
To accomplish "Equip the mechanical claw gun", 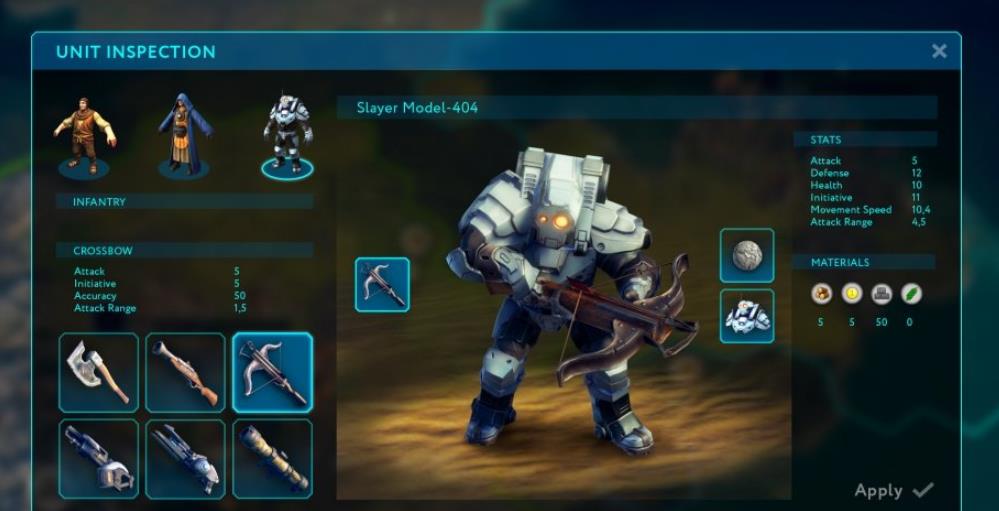I will point(99,459).
